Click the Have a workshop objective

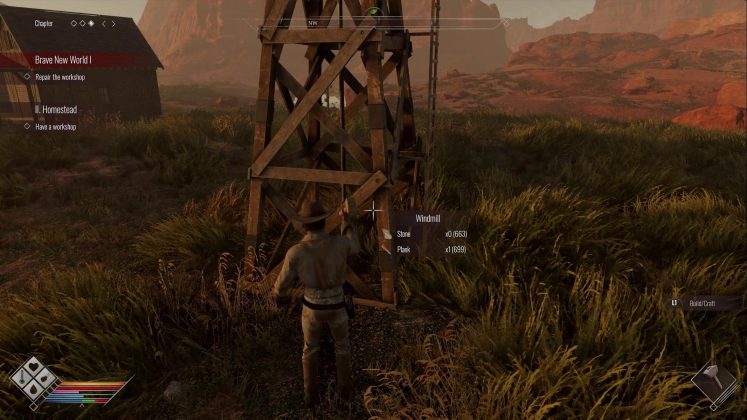point(55,127)
